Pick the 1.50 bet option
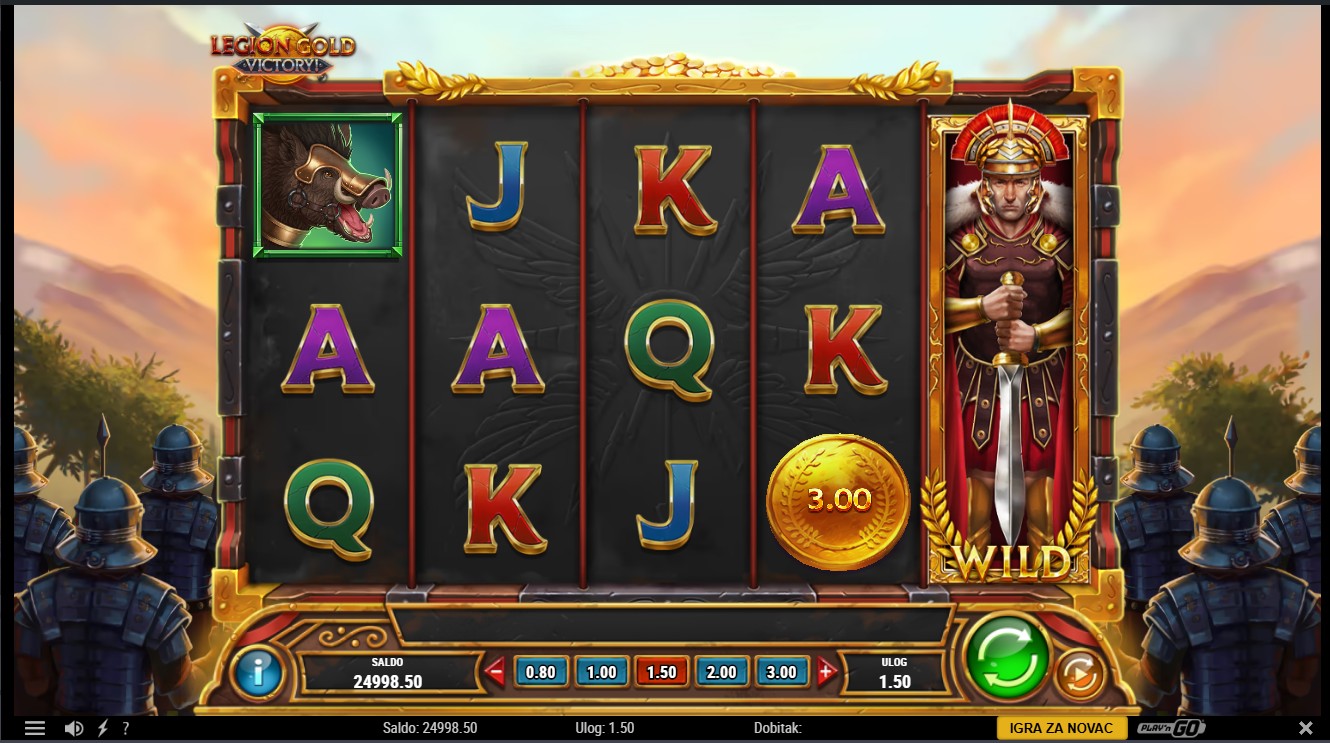Viewport: 1330px width, 743px height. click(x=662, y=672)
